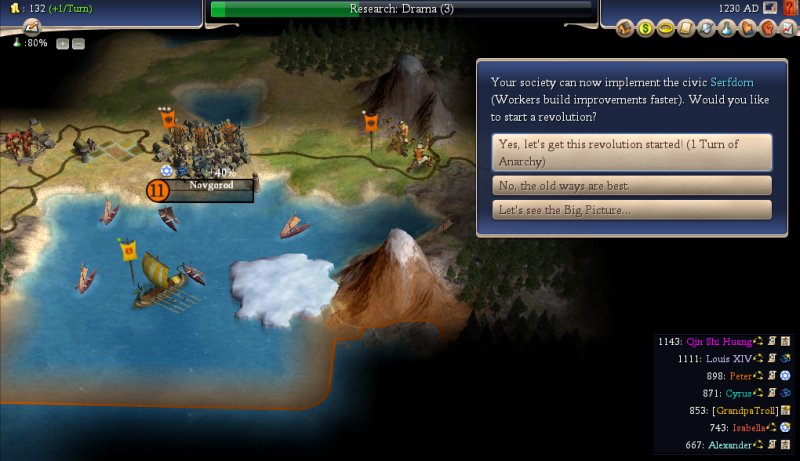
Task: Open the Civilopedia red question mark book
Action: pos(788,8)
